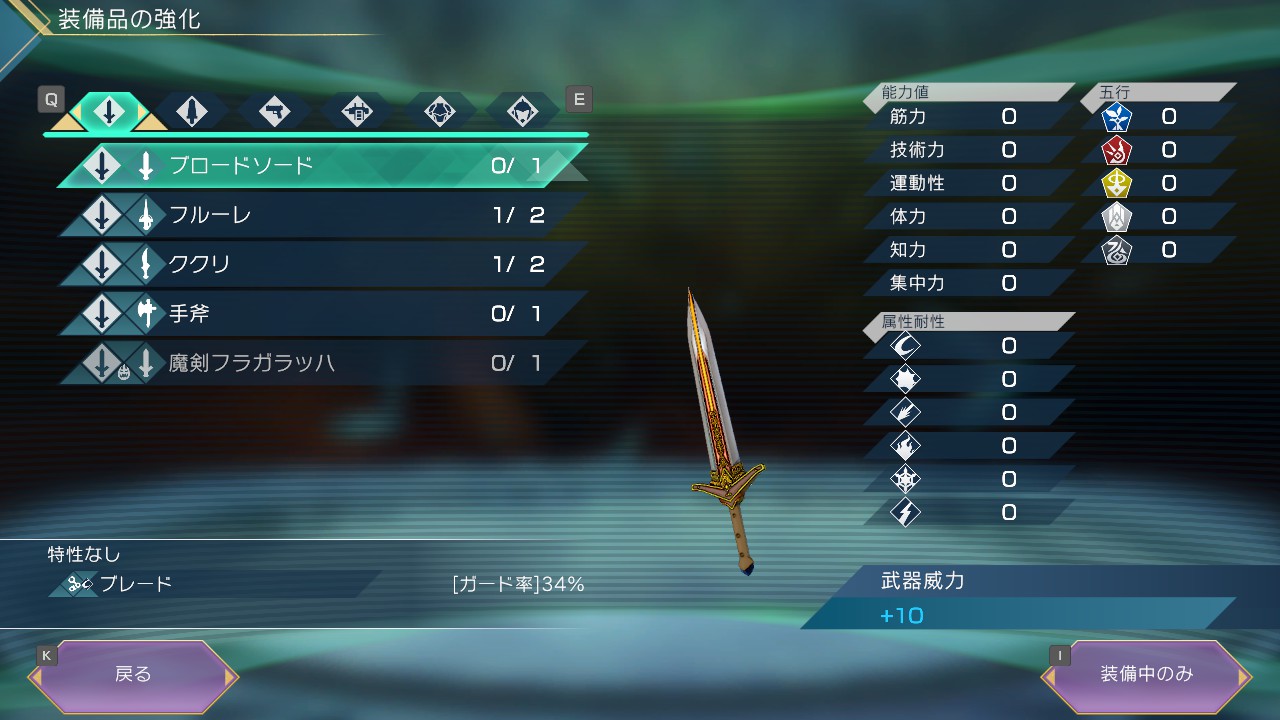Select the greyed 魔剣フラガラッハ entry

tap(320, 363)
